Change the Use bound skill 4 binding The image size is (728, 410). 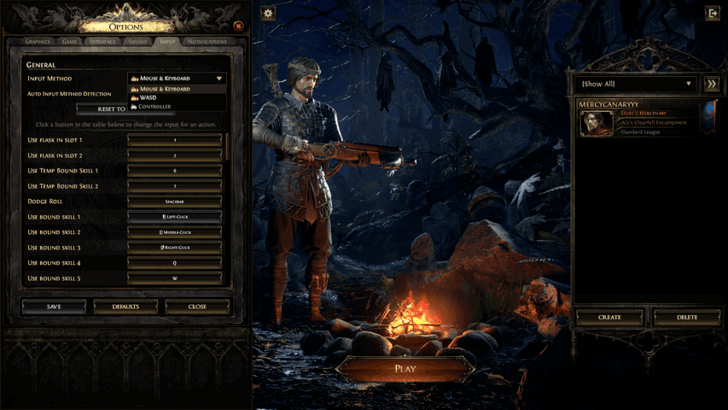(175, 263)
